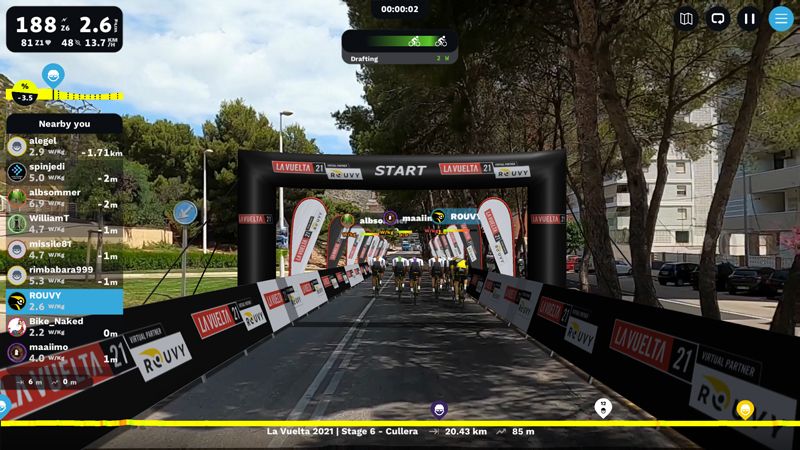This screenshot has width=800, height=450.
Task: Click the blue rider pin on gradient profile
Action: click(x=53, y=74)
